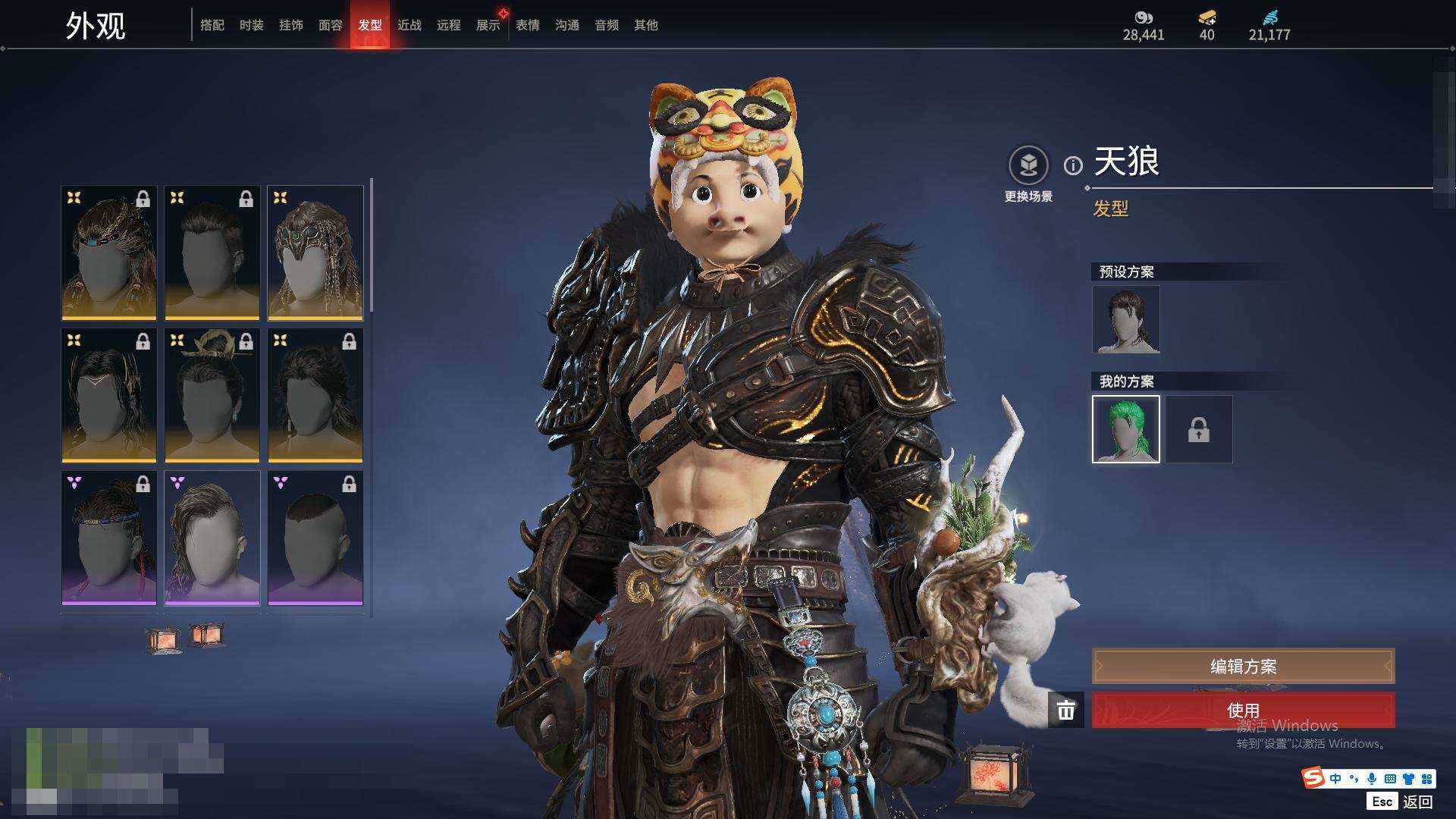This screenshot has height=819, width=1456.
Task: Open the 时装 tab
Action: click(252, 25)
